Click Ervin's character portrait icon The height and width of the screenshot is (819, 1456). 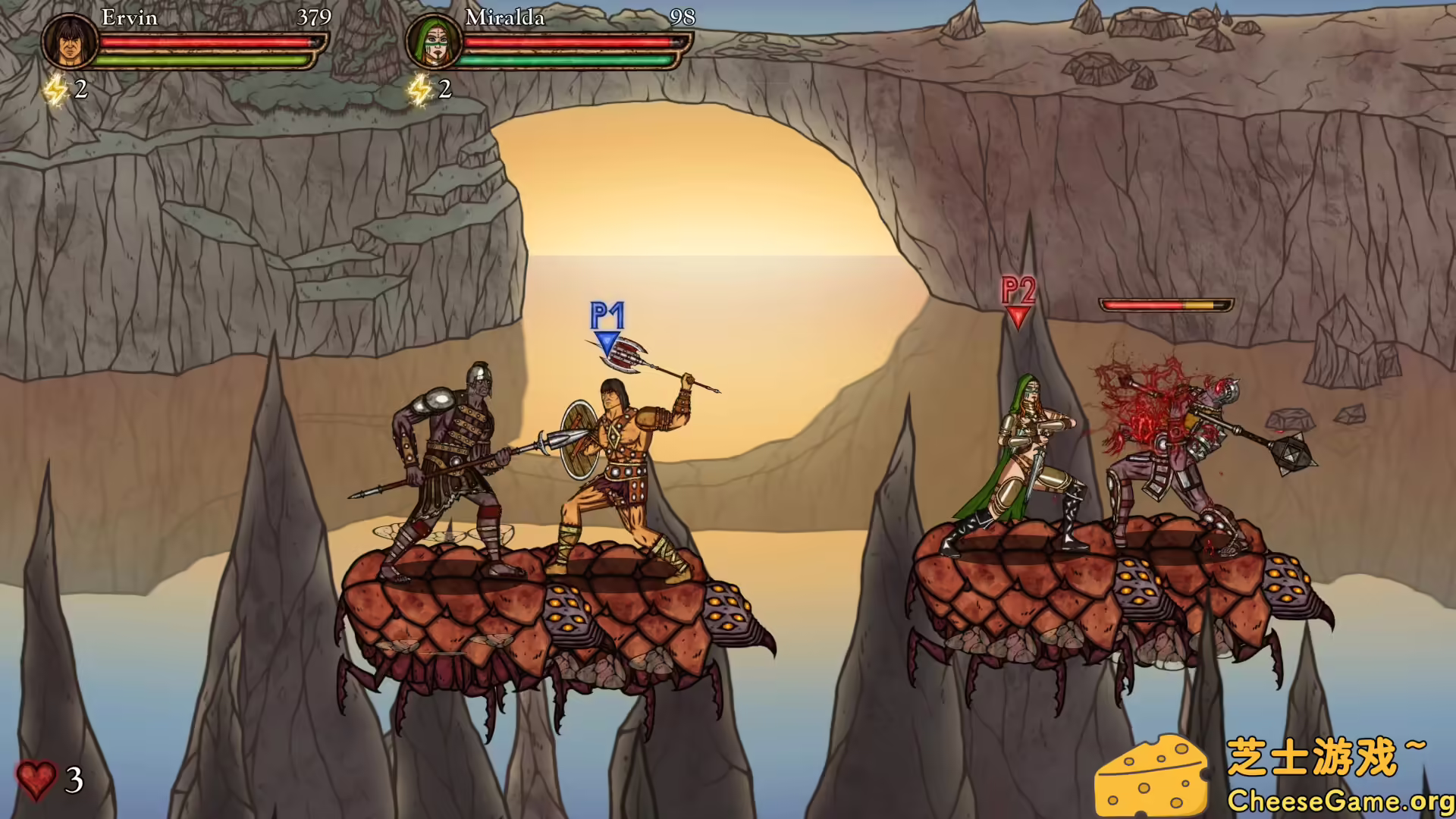tap(68, 43)
